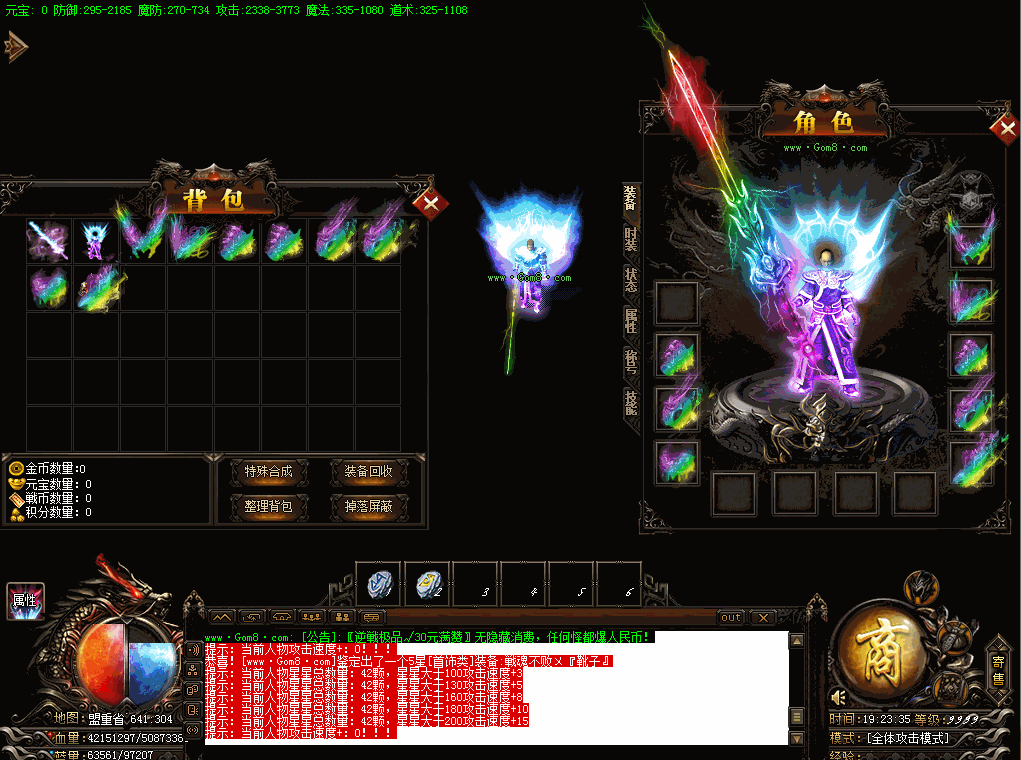Click the 寄售 consignment button

(x=998, y=670)
